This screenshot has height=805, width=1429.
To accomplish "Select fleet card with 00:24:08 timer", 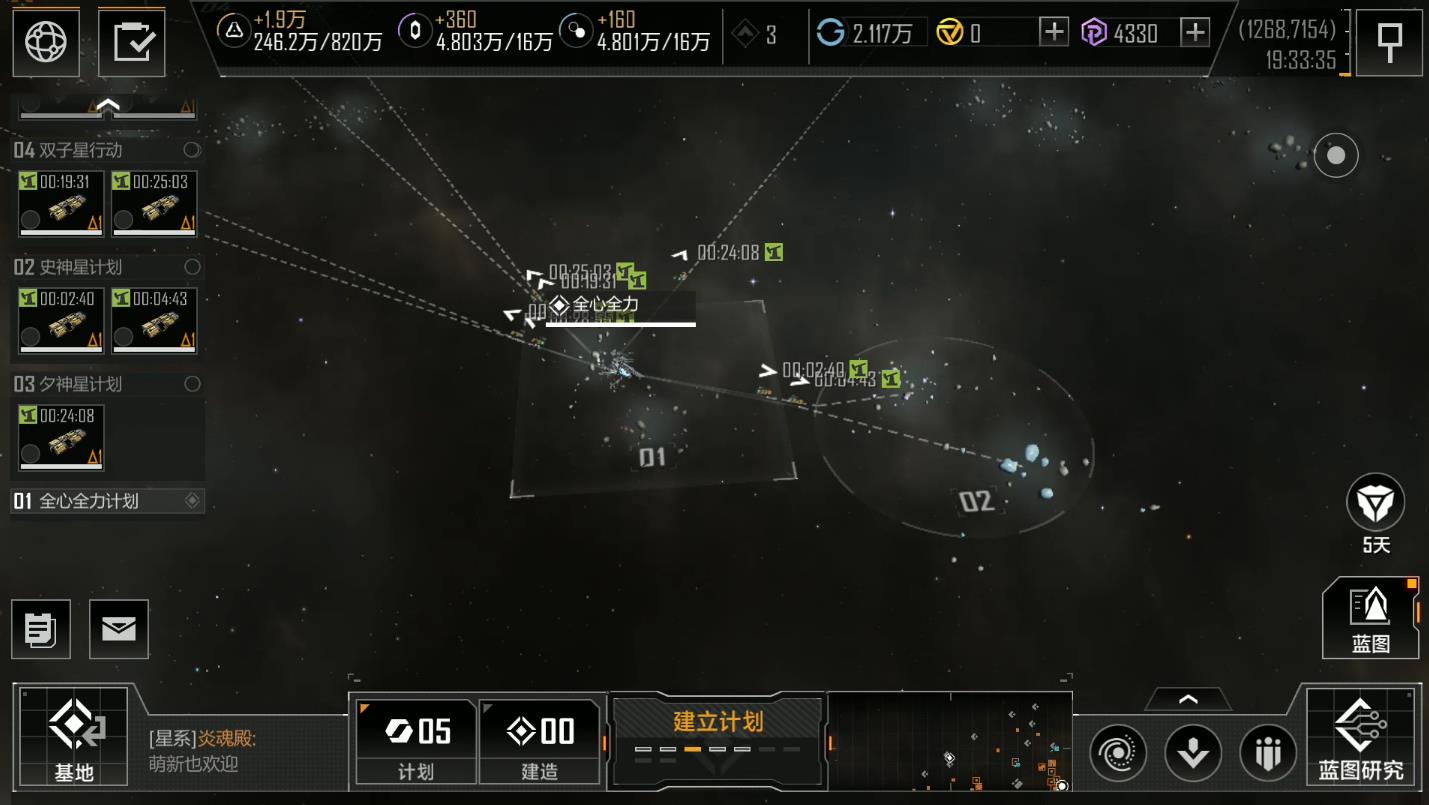I will [60, 437].
